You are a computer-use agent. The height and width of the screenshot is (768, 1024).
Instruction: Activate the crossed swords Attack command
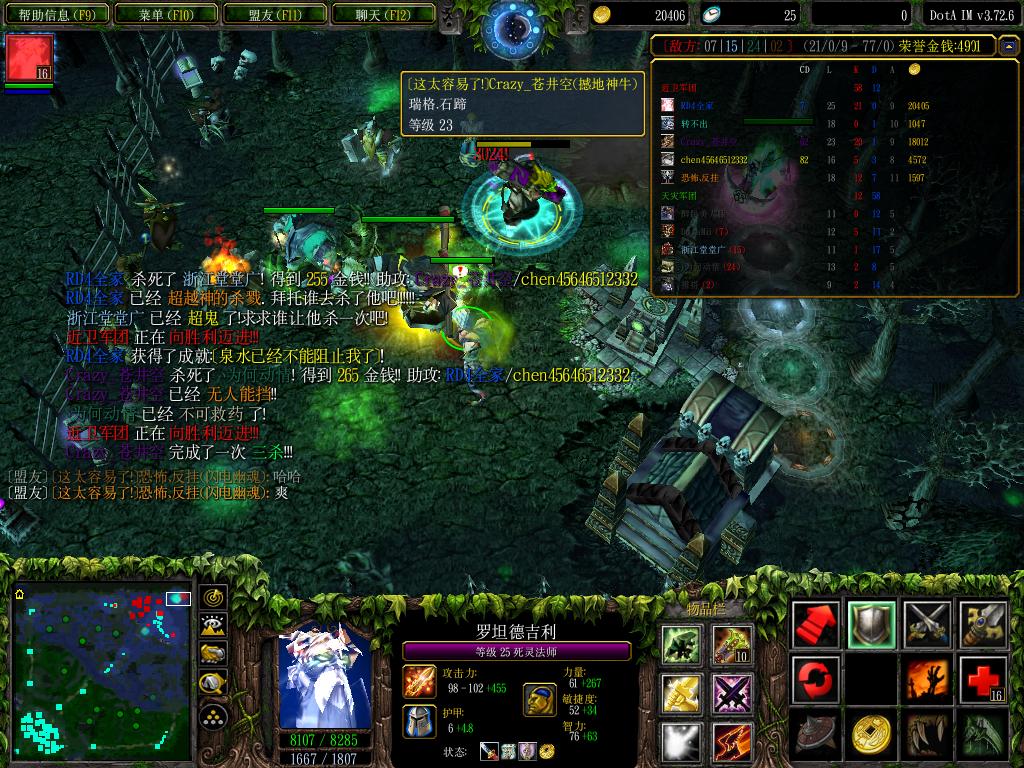coord(927,625)
